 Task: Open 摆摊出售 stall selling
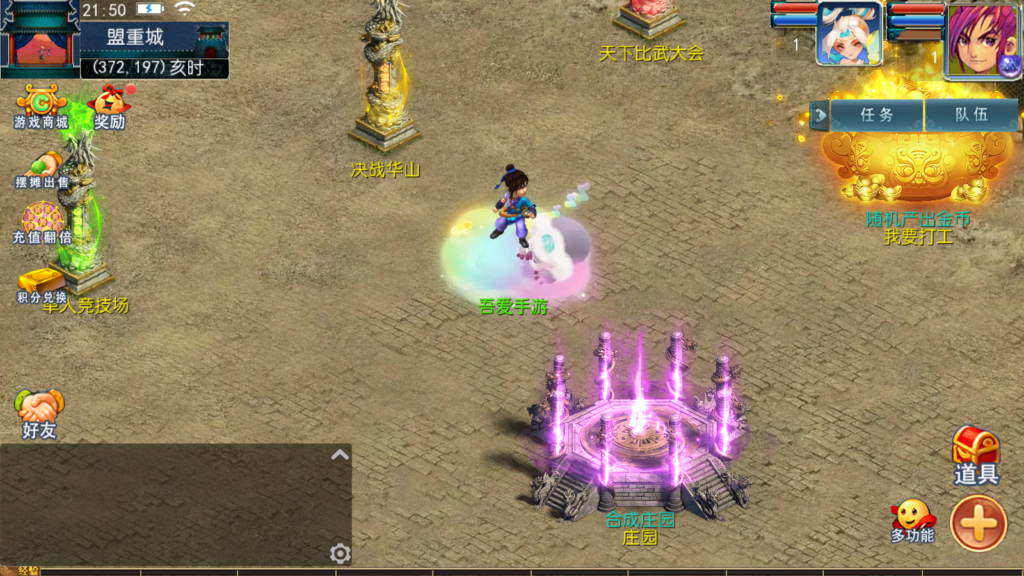[x=42, y=168]
